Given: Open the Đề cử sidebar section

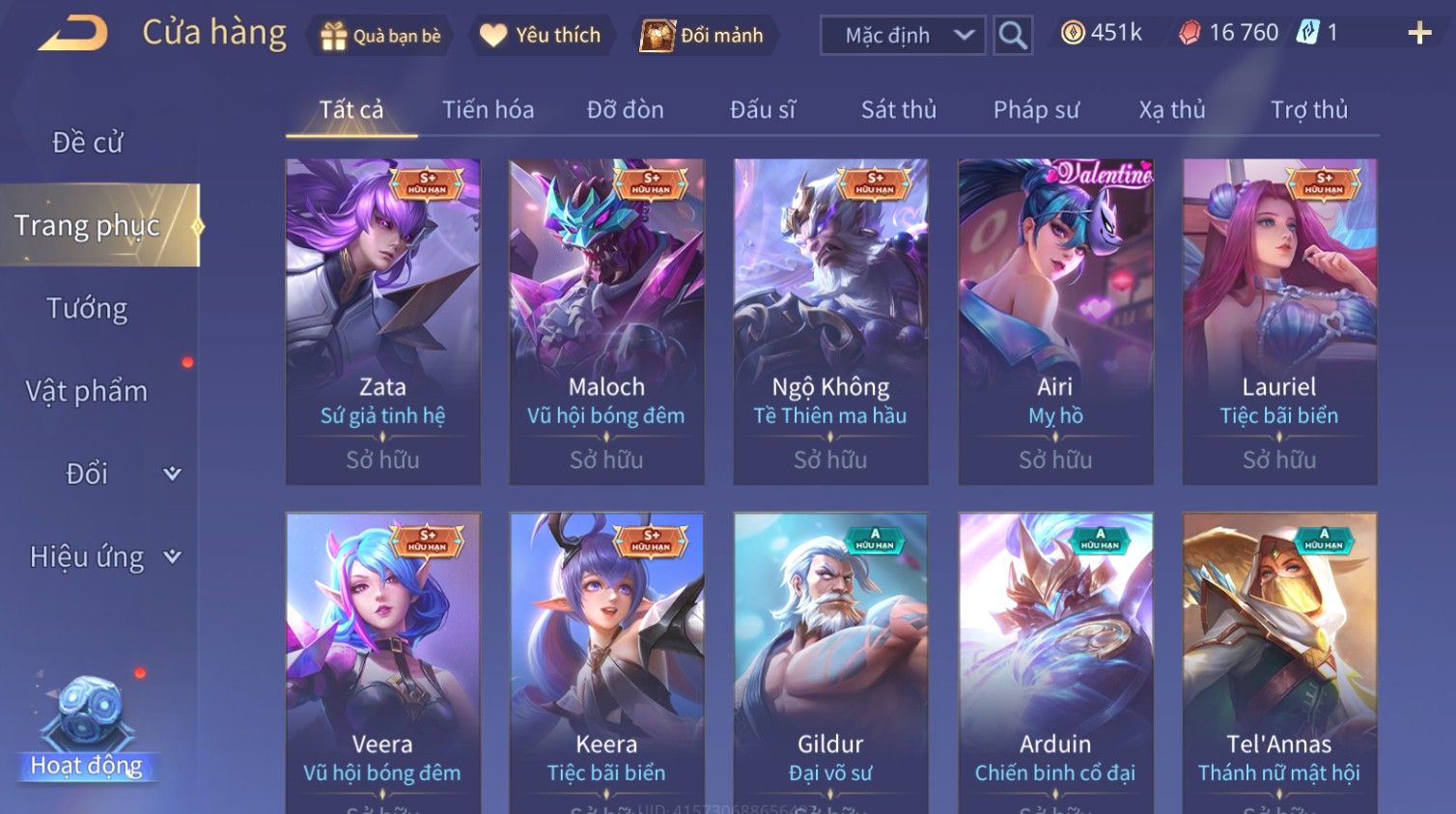Looking at the screenshot, I should click(x=88, y=143).
